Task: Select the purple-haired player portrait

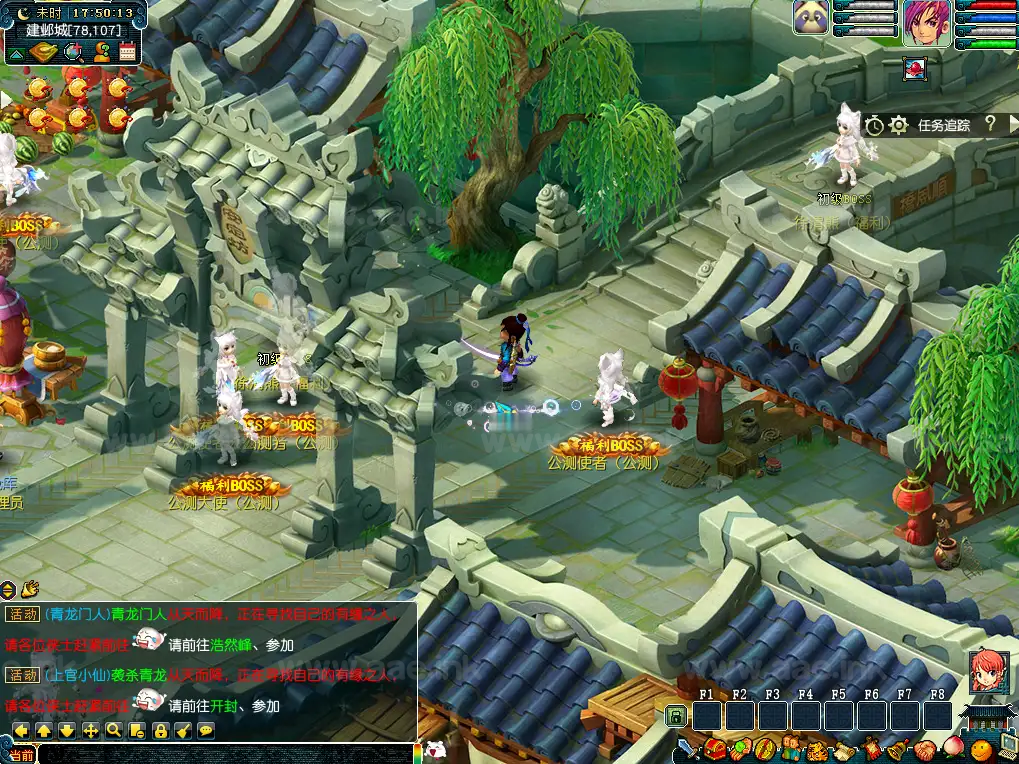Action: point(927,22)
